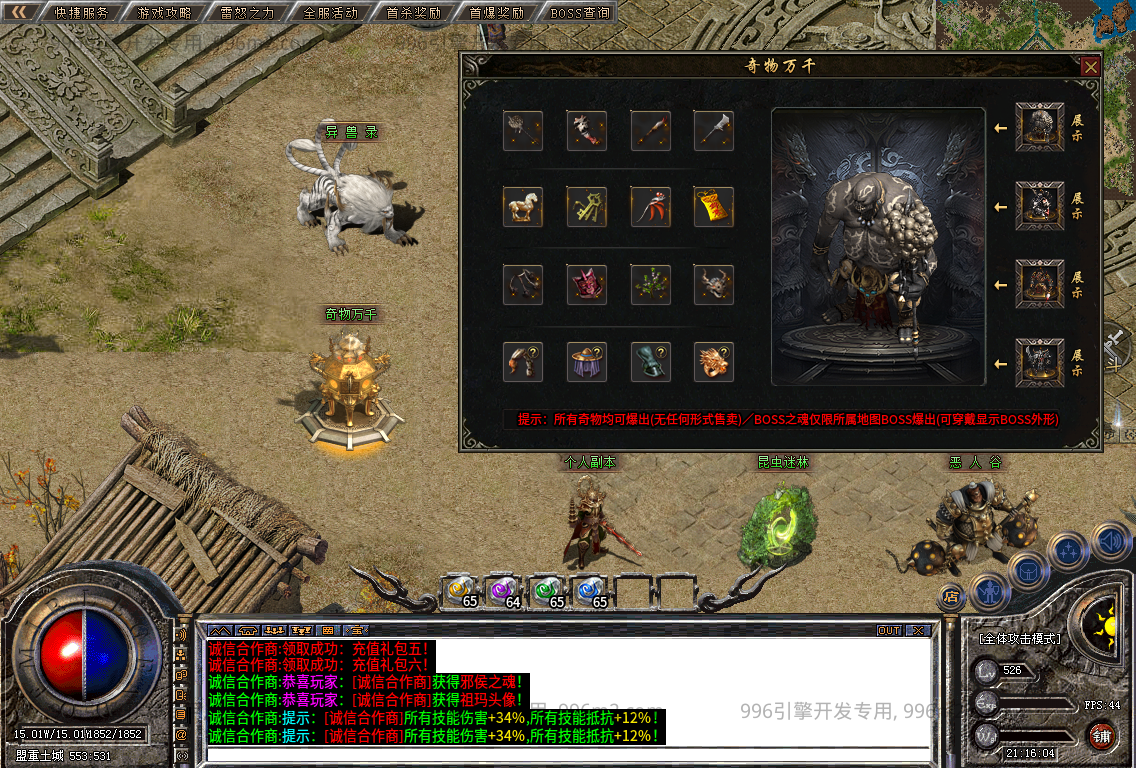Open the BOSS查询 lookup
This screenshot has width=1136, height=768.
tap(580, 13)
